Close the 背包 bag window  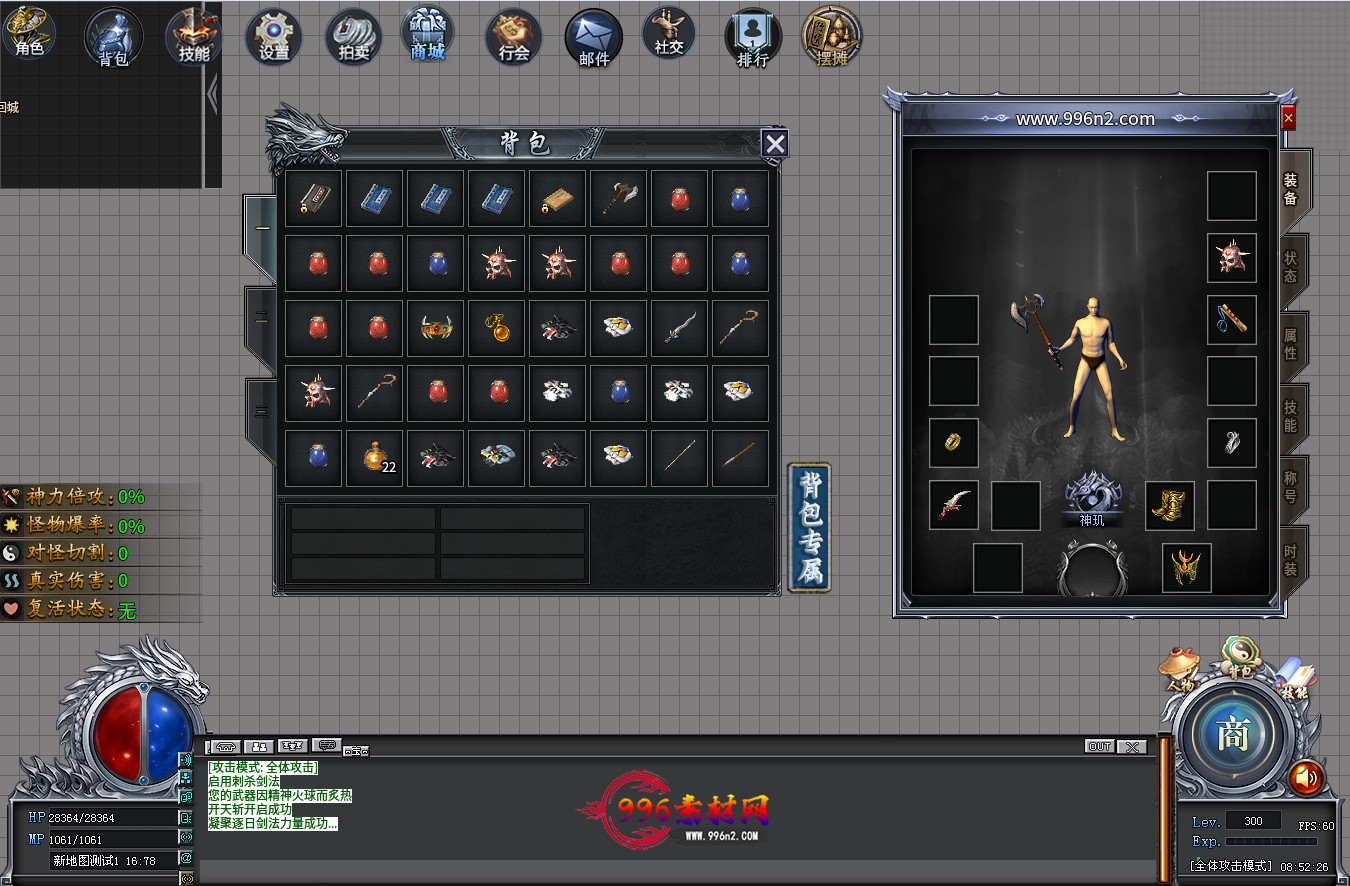click(775, 144)
